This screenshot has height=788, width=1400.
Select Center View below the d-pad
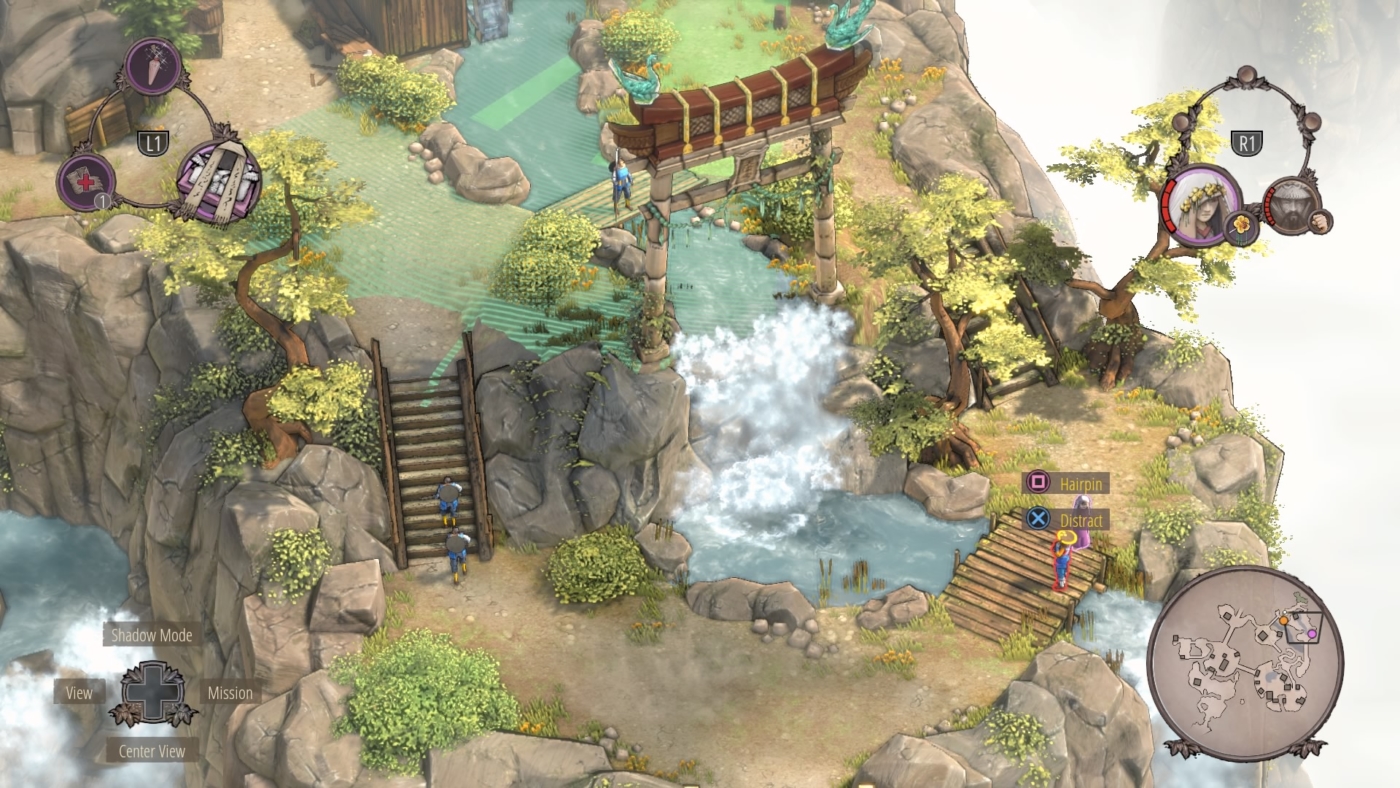point(151,750)
